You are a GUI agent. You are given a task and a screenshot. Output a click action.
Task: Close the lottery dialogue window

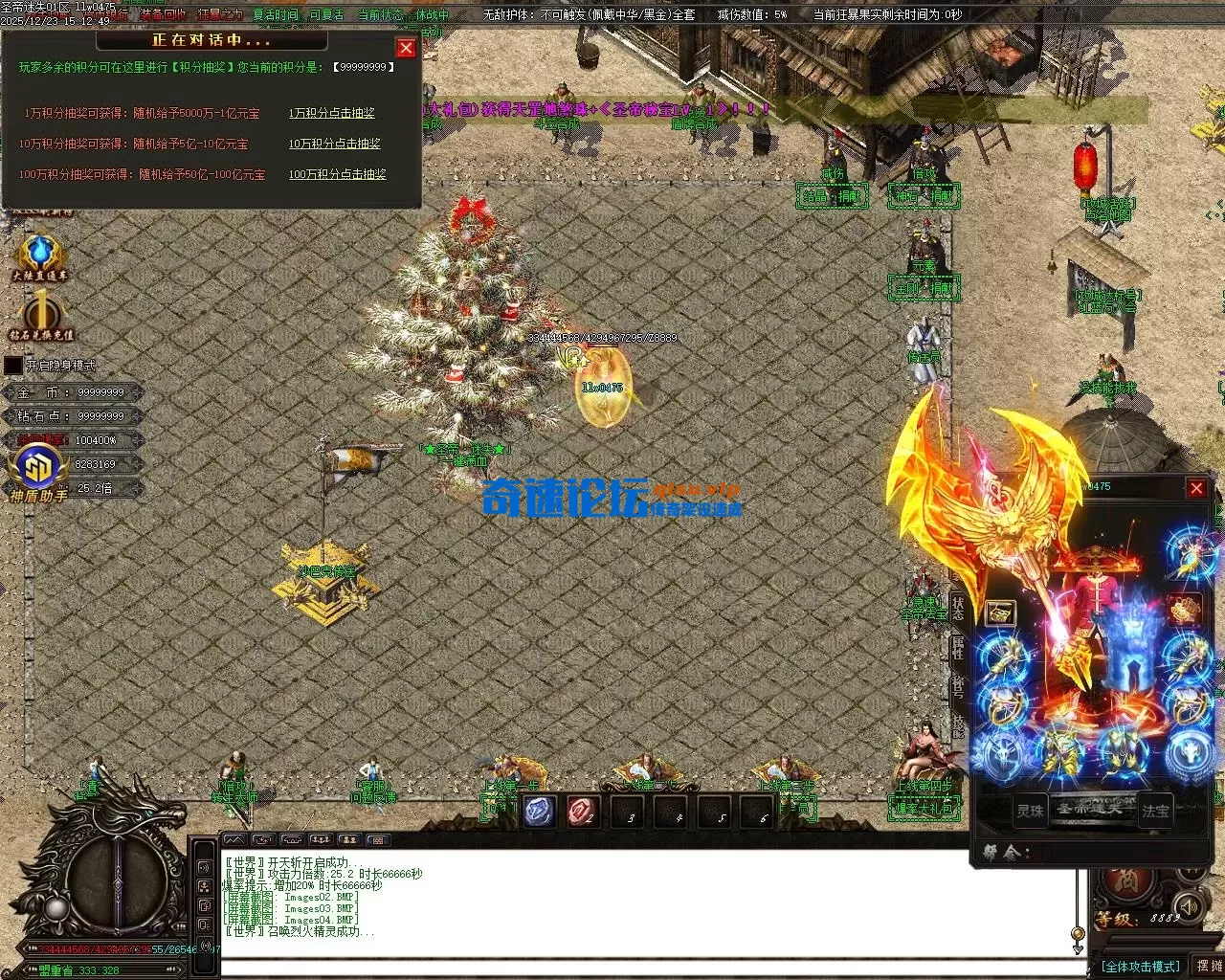coord(406,48)
